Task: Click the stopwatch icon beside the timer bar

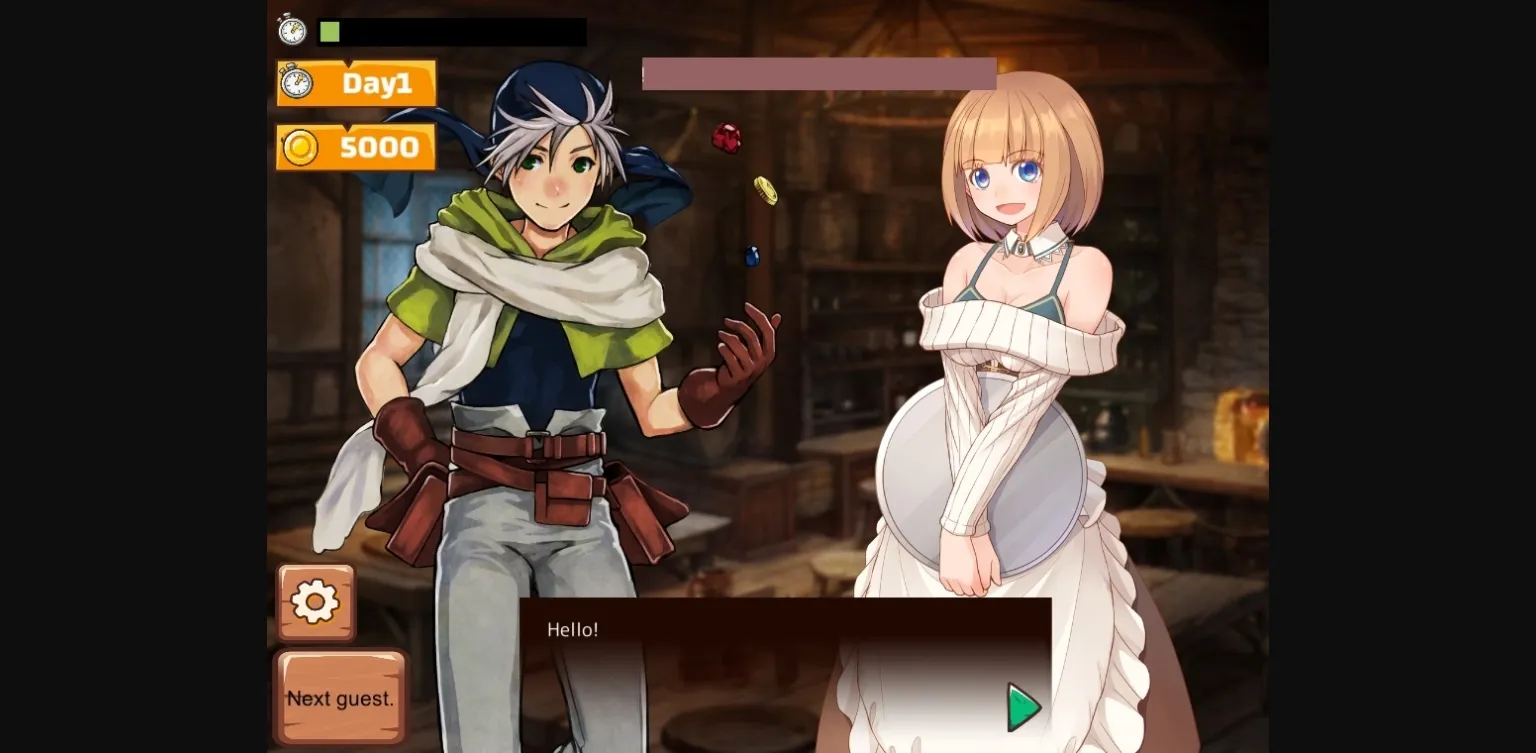Action: tap(291, 30)
